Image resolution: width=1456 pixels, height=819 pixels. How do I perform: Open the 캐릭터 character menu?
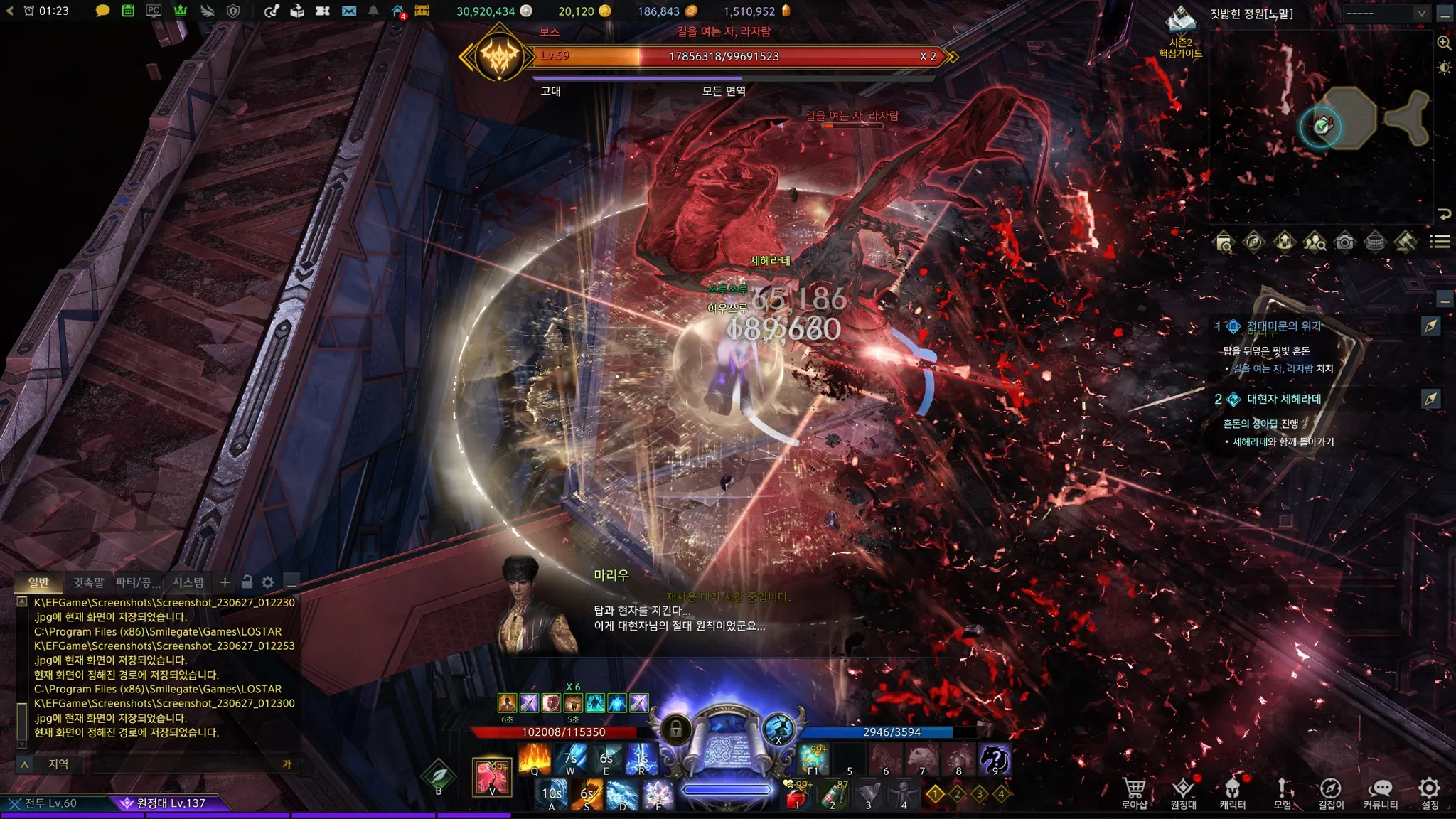(1232, 792)
